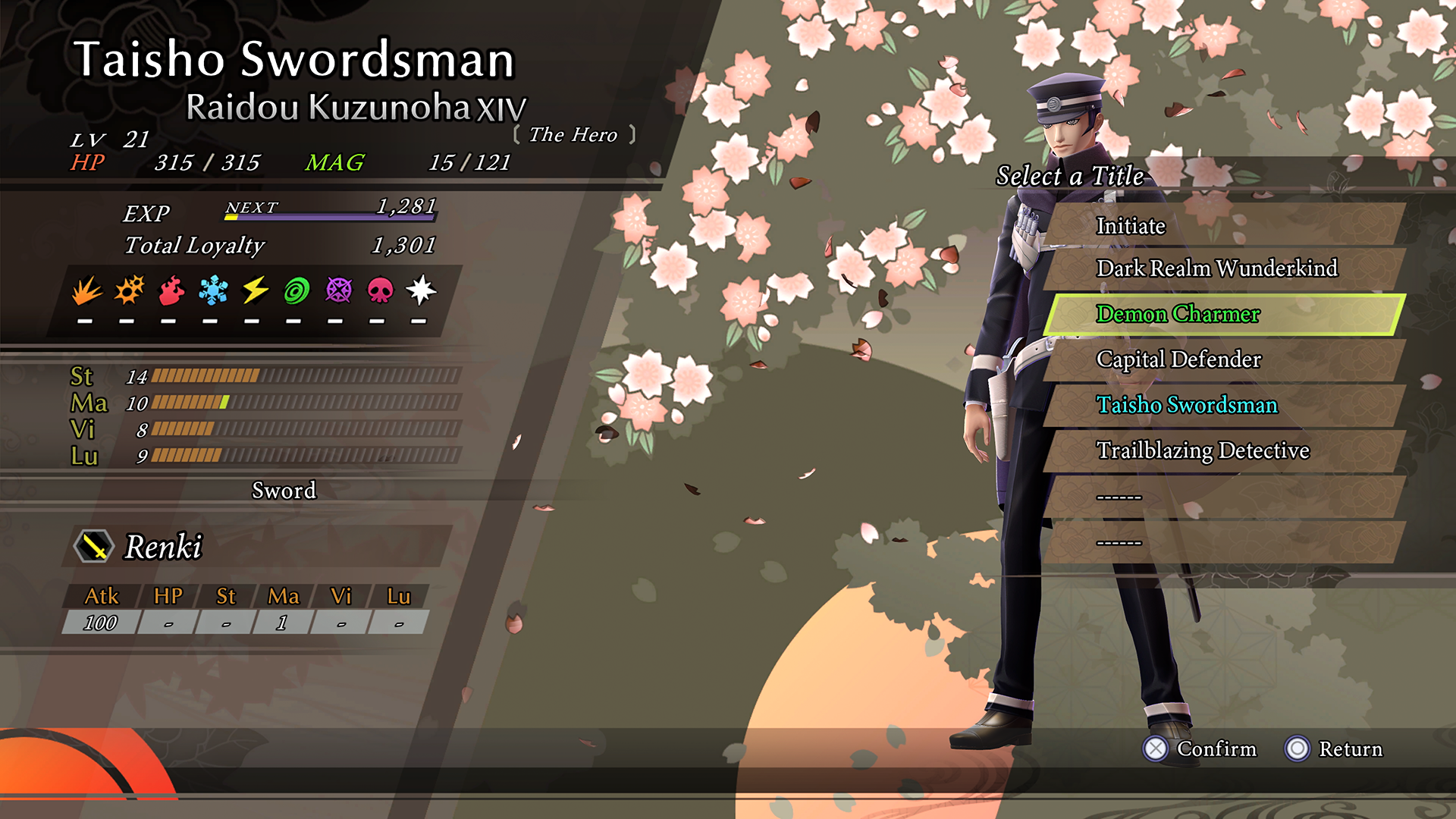Pick the highlighted Demon Charmer title
Viewport: 1456px width, 819px height.
tap(1222, 314)
